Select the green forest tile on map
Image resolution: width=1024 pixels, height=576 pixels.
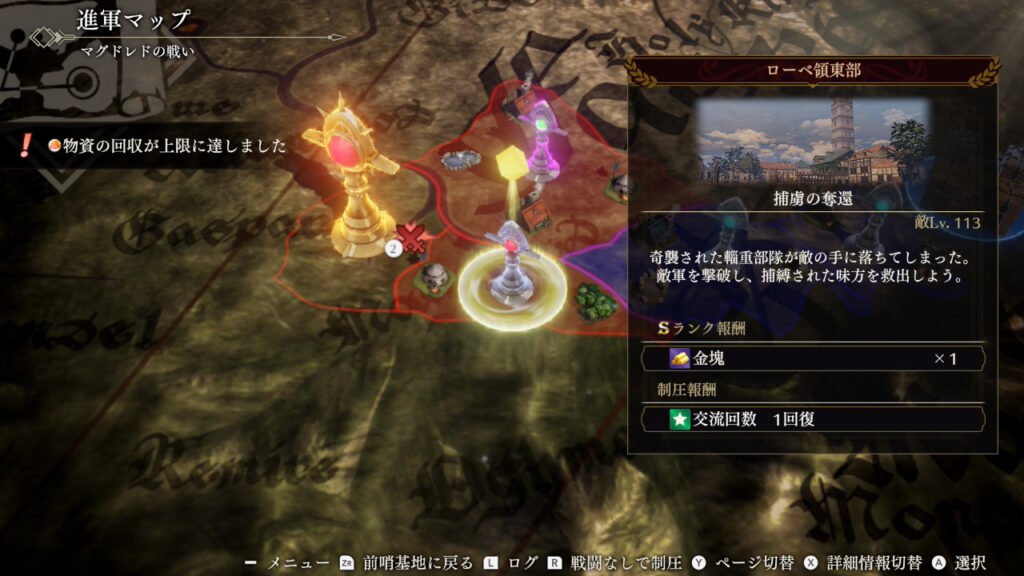pyautogui.click(x=597, y=301)
